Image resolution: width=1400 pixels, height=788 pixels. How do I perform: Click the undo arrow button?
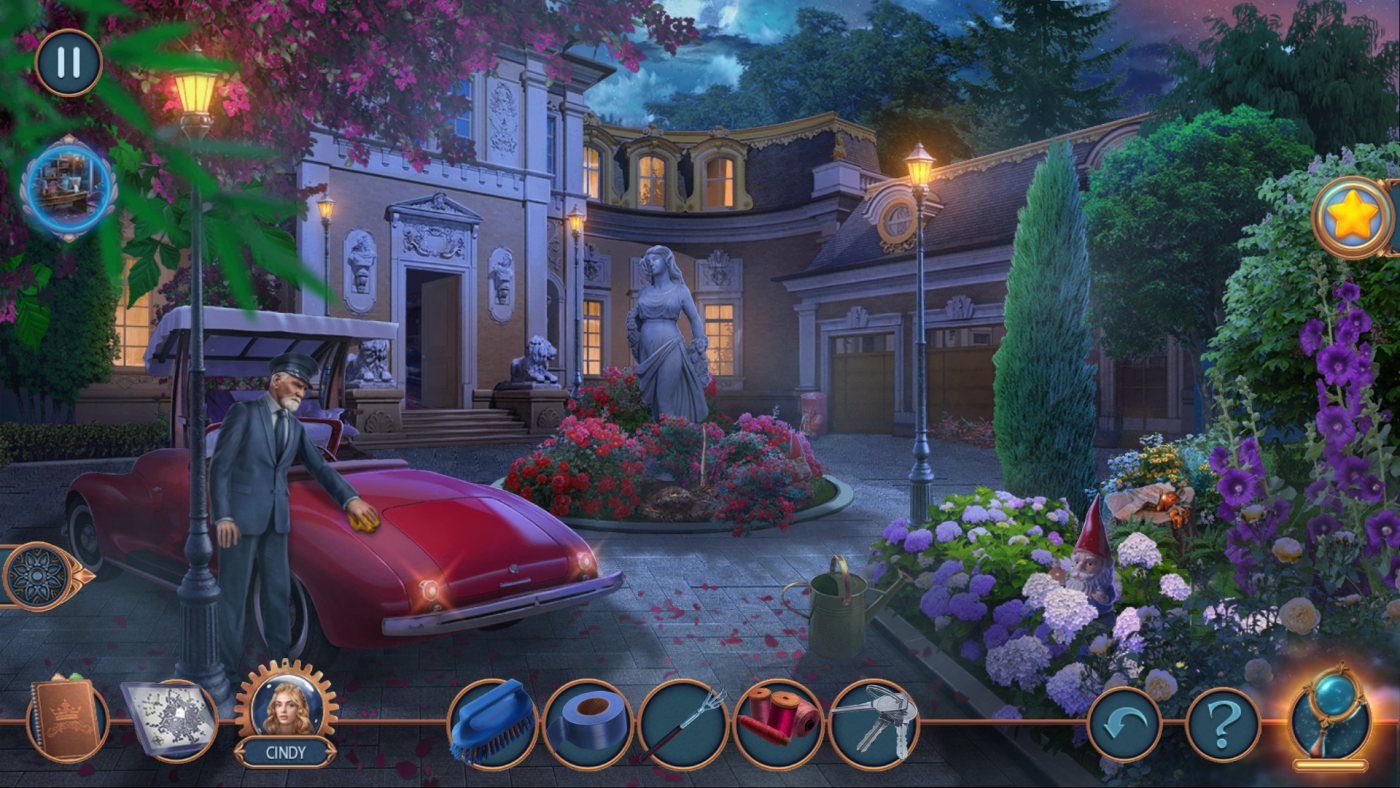[1124, 724]
